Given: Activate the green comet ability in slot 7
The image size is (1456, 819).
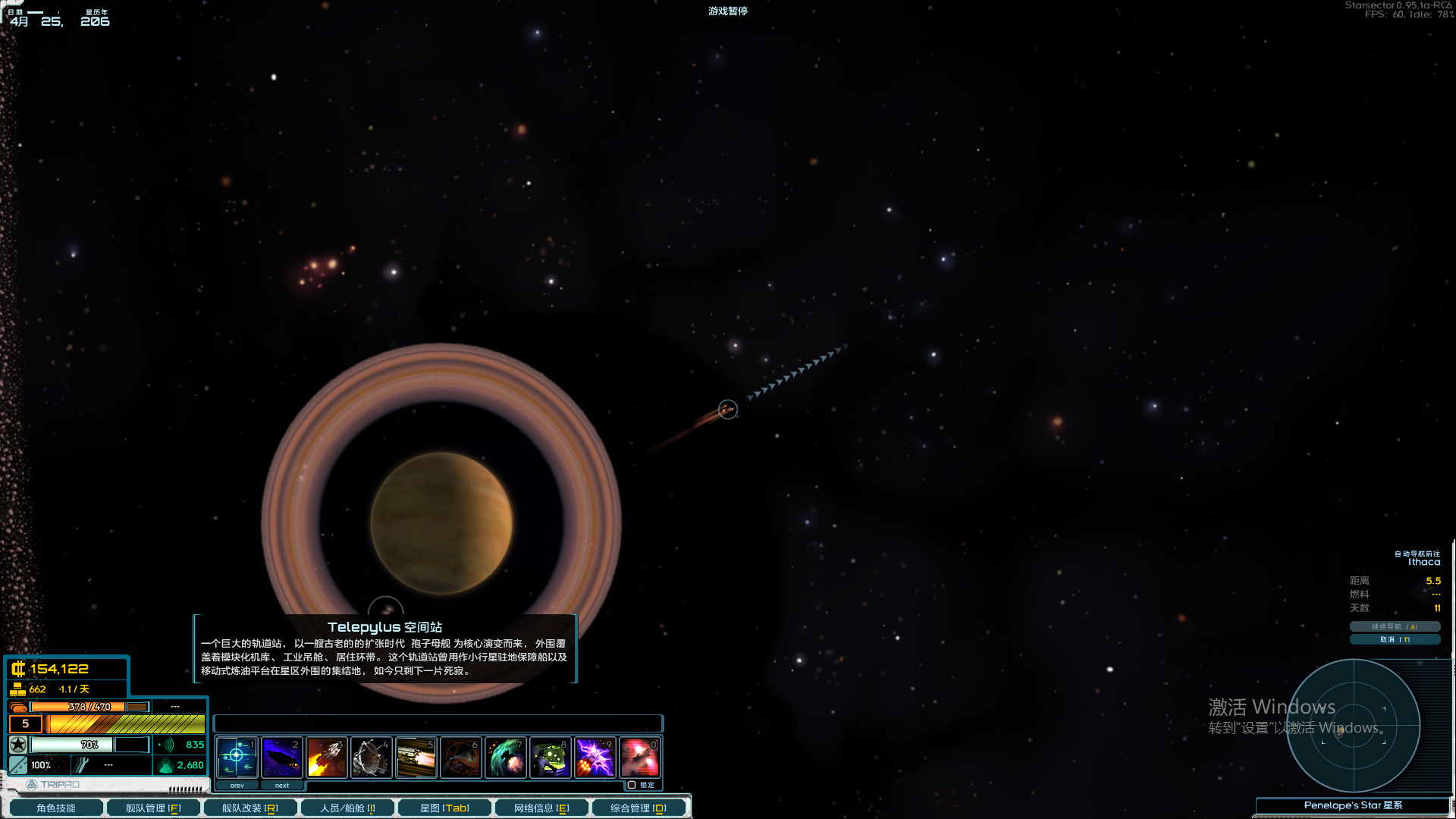Looking at the screenshot, I should pos(506,757).
